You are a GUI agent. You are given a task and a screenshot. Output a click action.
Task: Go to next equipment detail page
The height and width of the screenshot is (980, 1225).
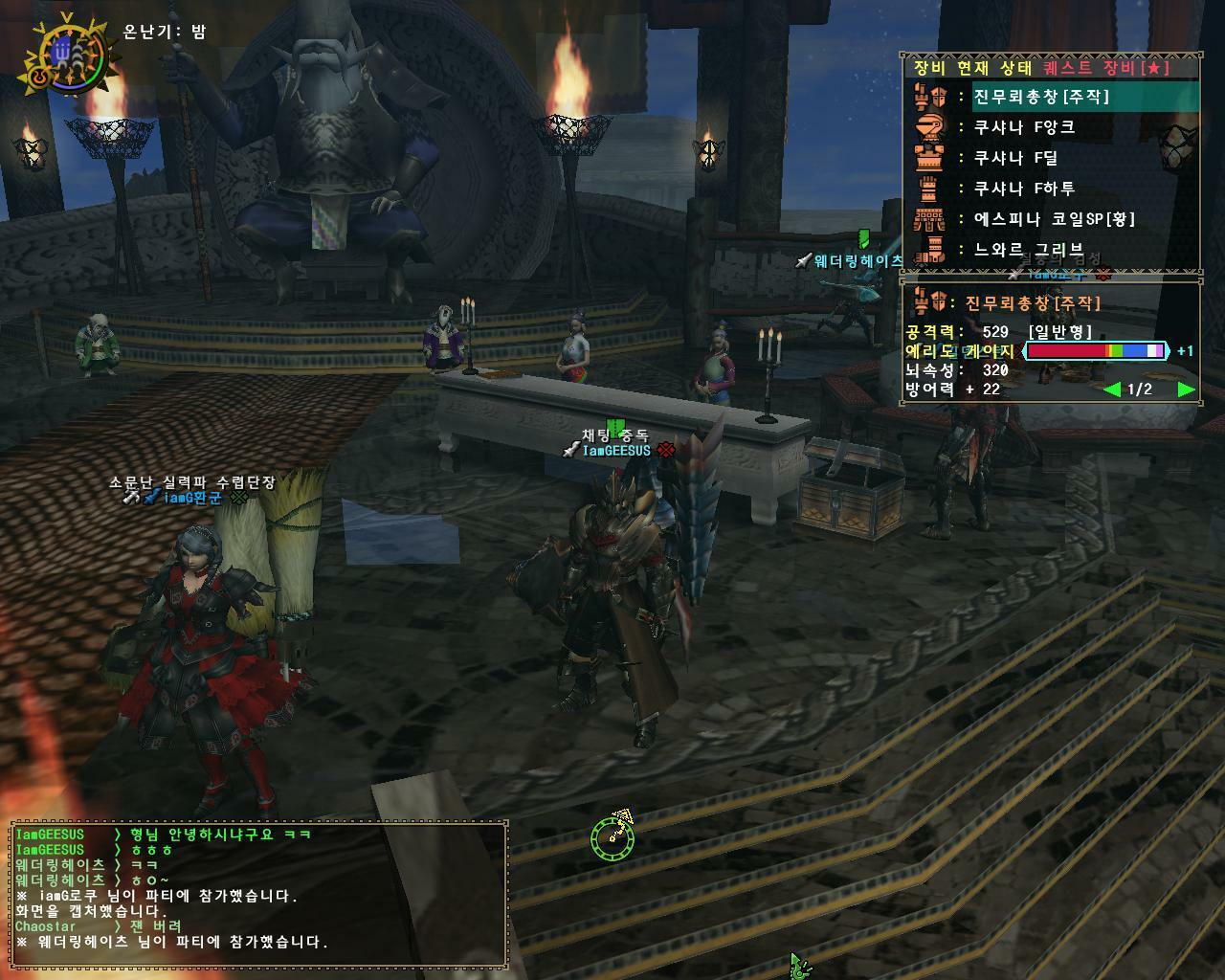(1186, 390)
